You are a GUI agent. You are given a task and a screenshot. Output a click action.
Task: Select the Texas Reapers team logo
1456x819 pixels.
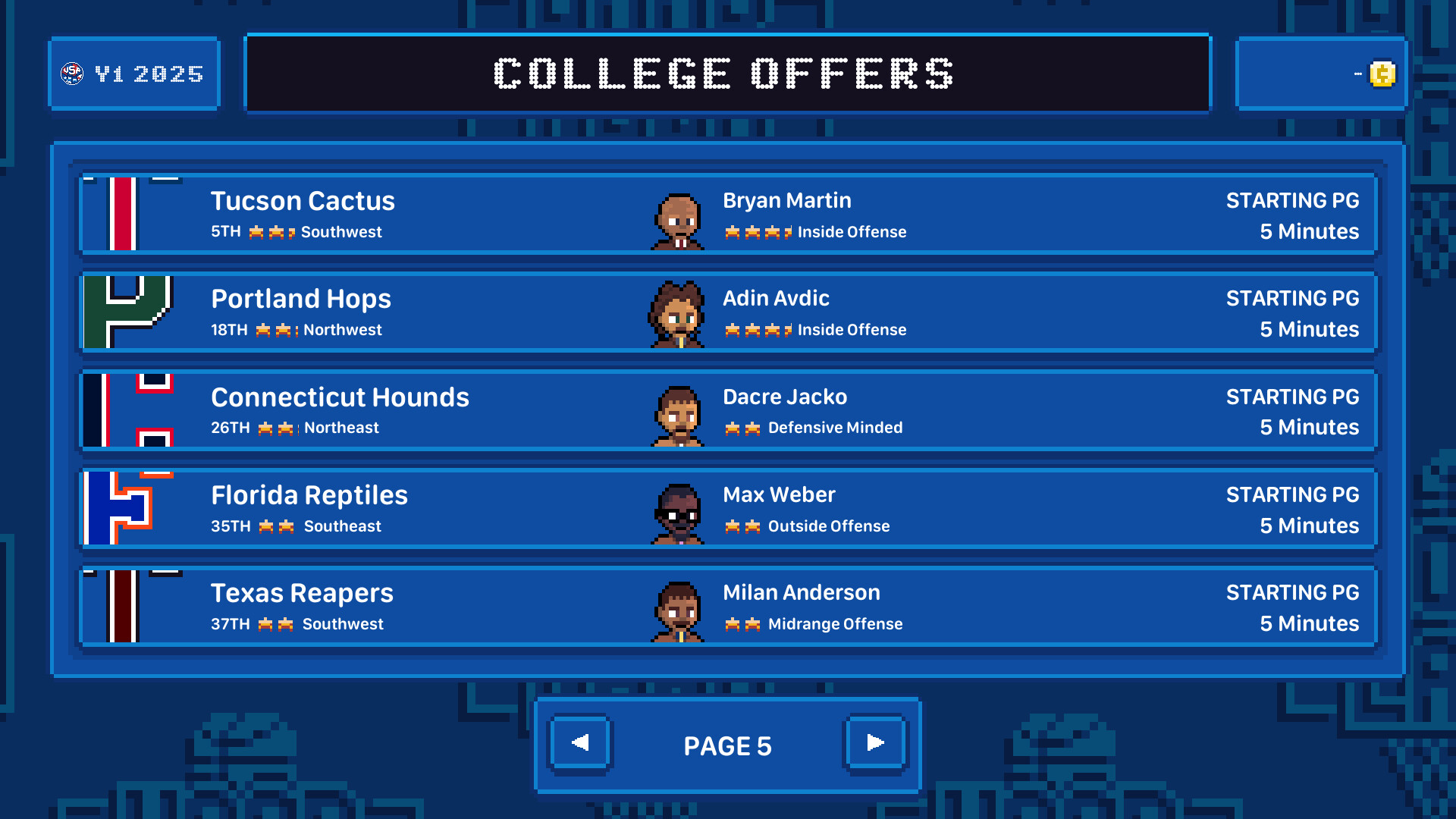tap(126, 607)
